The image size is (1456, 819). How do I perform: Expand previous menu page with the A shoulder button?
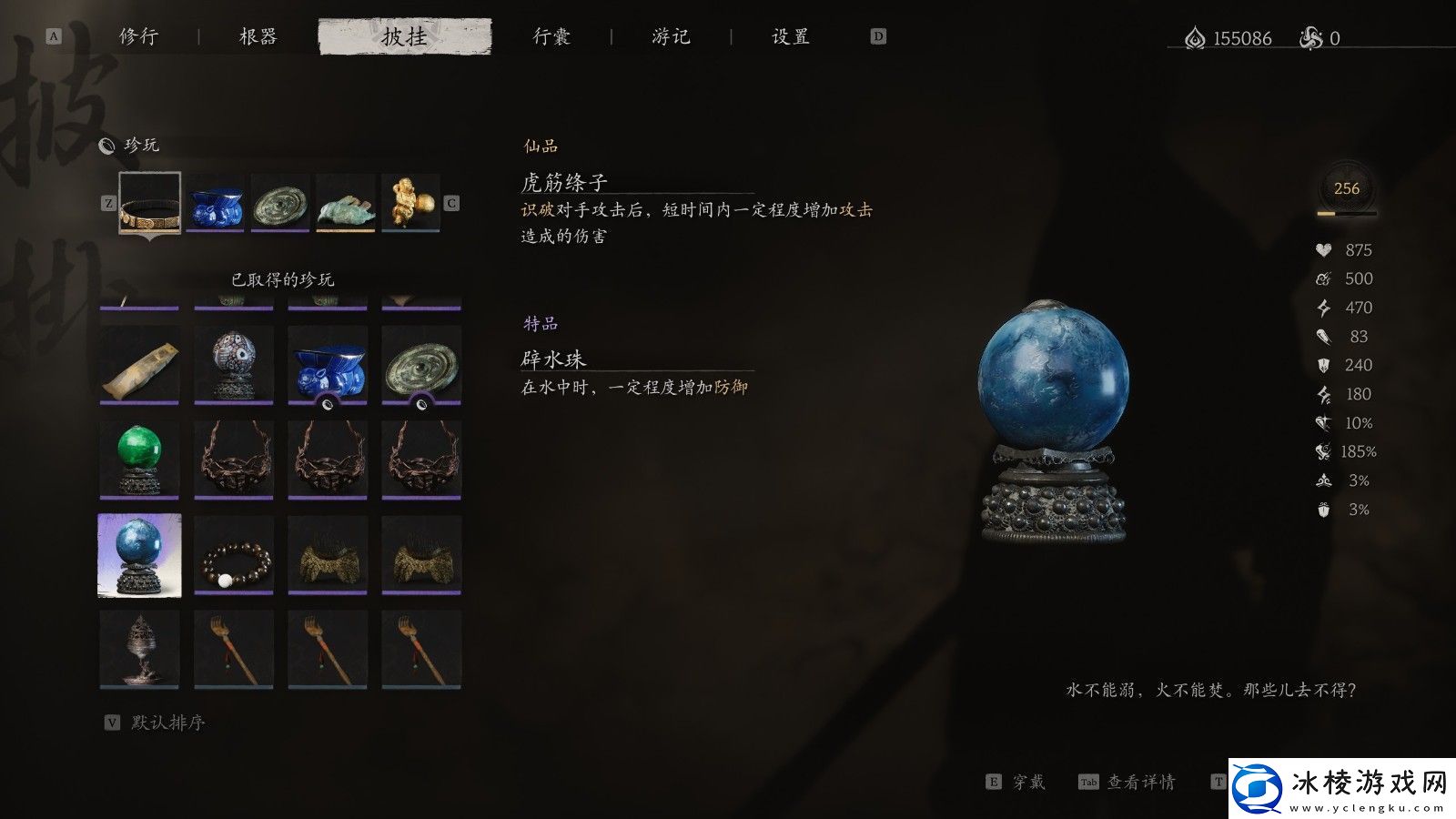click(52, 36)
